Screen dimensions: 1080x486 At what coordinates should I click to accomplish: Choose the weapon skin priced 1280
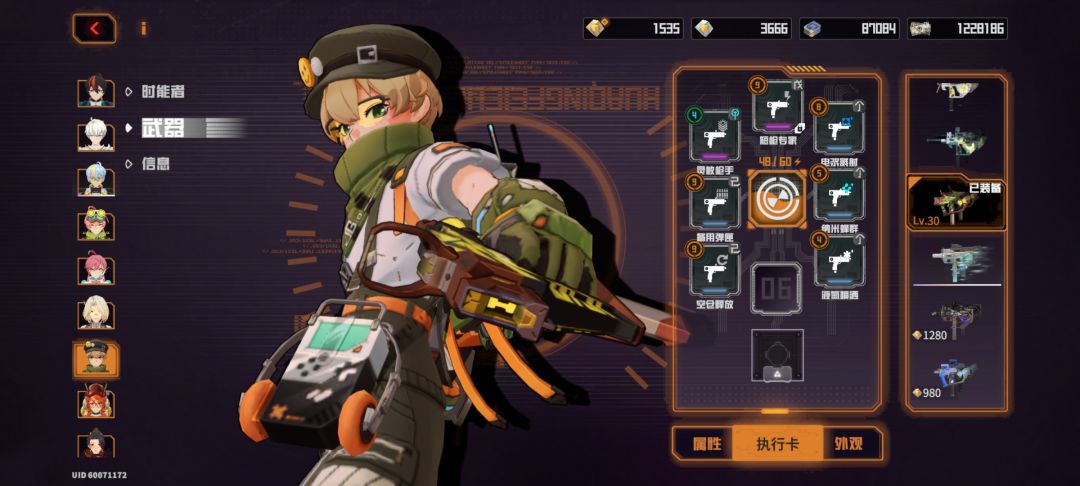click(953, 321)
